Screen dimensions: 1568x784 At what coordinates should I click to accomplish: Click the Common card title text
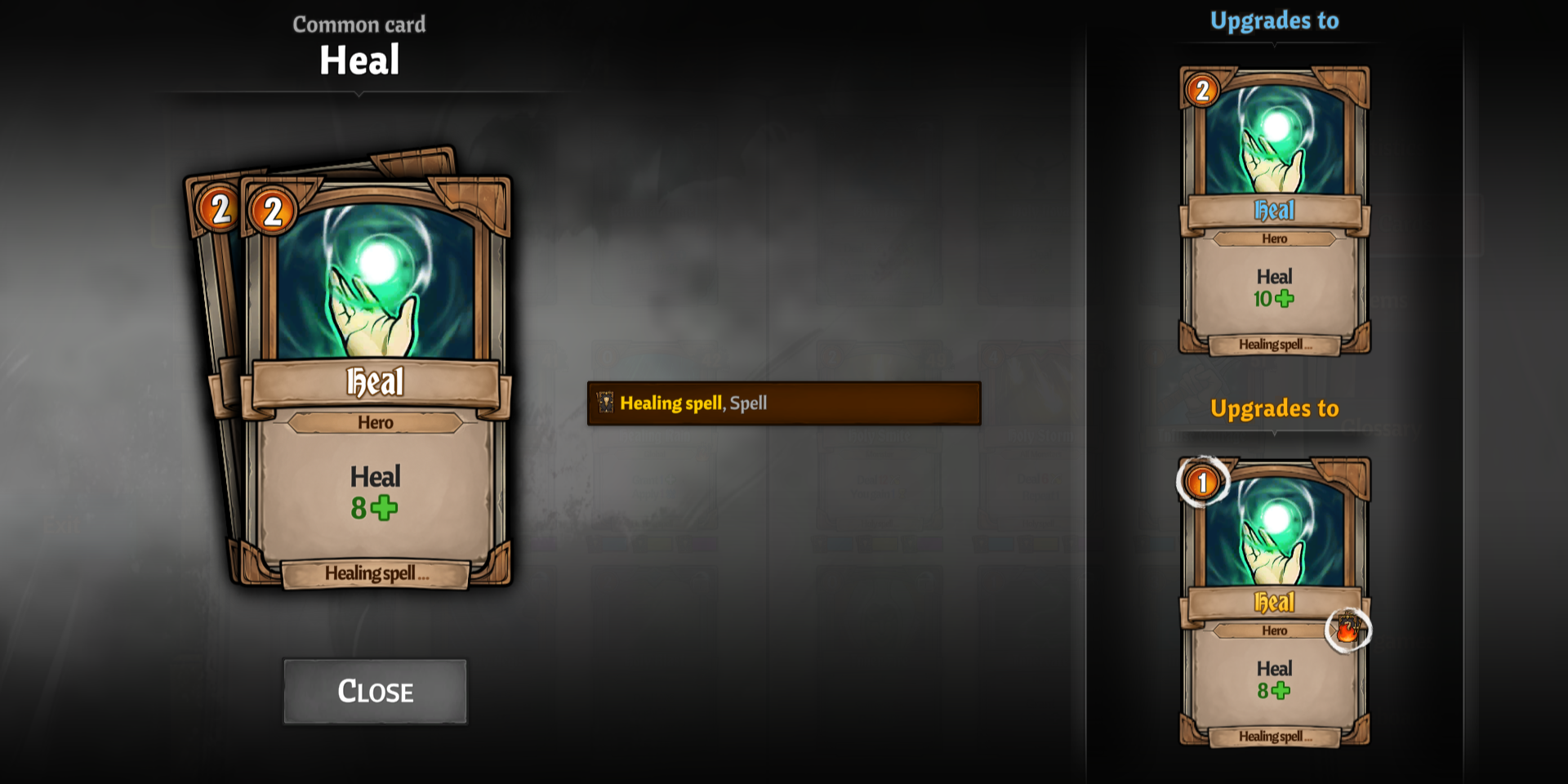pyautogui.click(x=359, y=24)
